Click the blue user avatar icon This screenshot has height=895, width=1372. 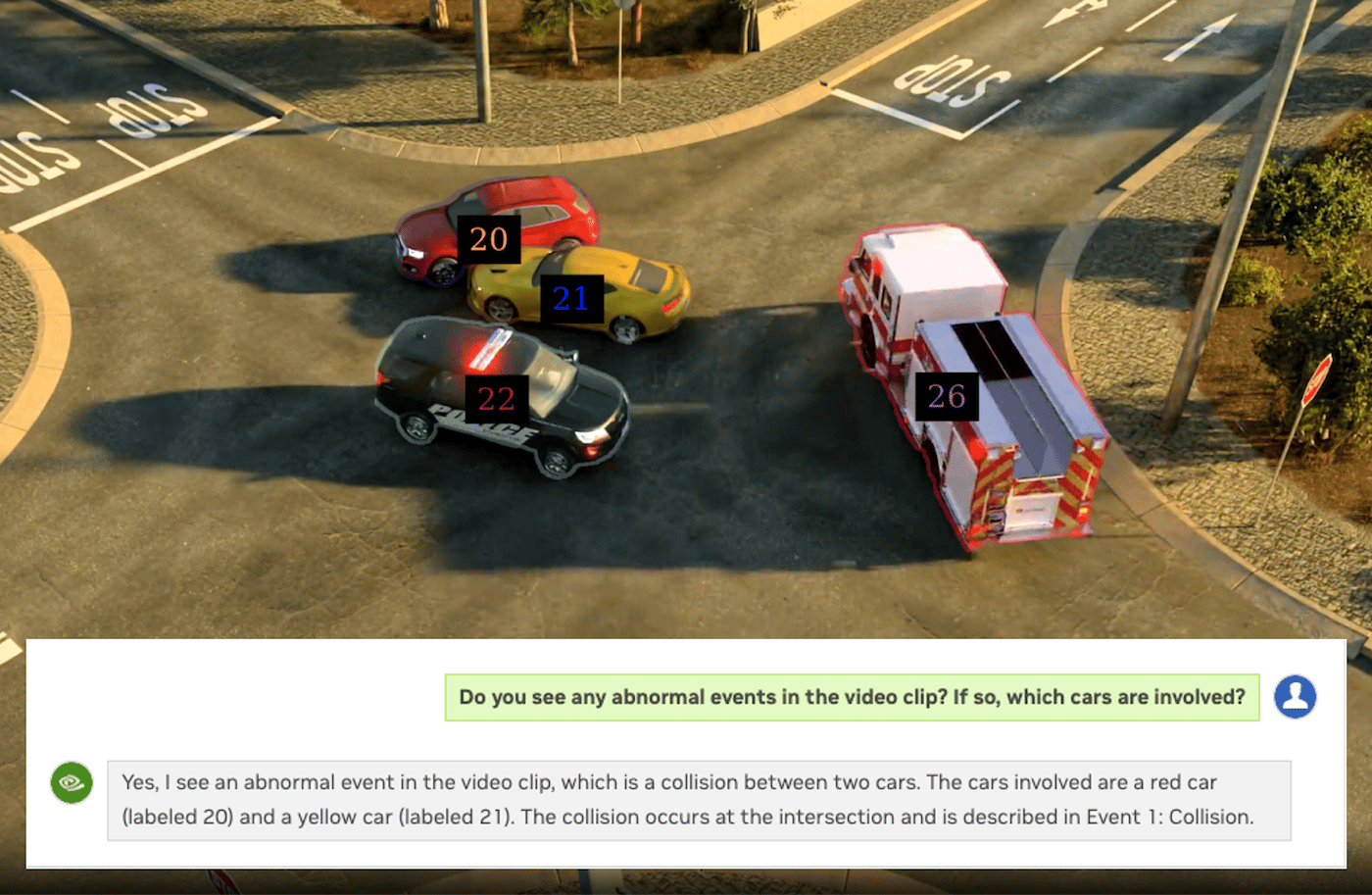1297,696
